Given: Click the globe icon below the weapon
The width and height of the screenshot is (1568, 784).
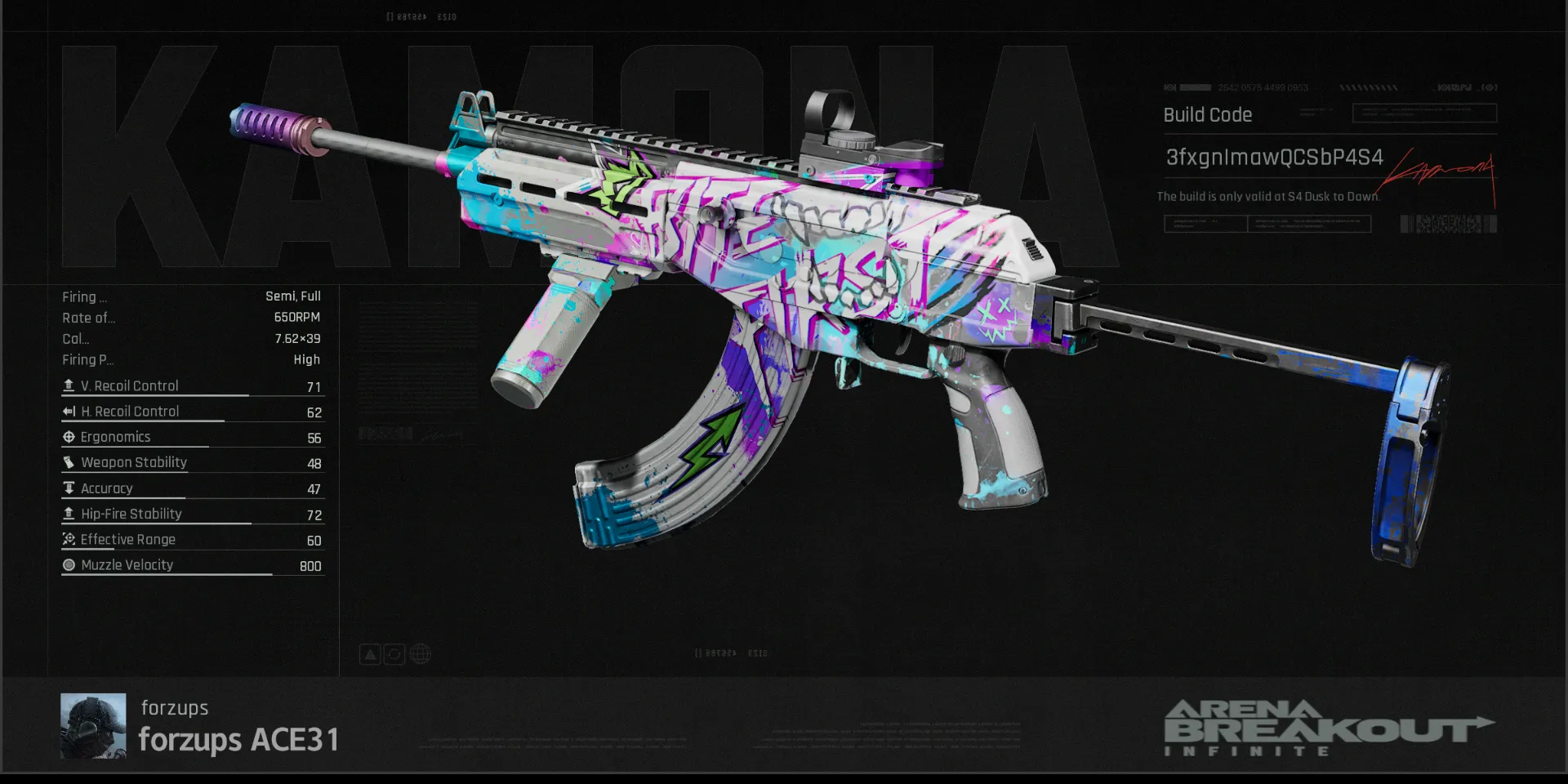Looking at the screenshot, I should click(x=420, y=654).
